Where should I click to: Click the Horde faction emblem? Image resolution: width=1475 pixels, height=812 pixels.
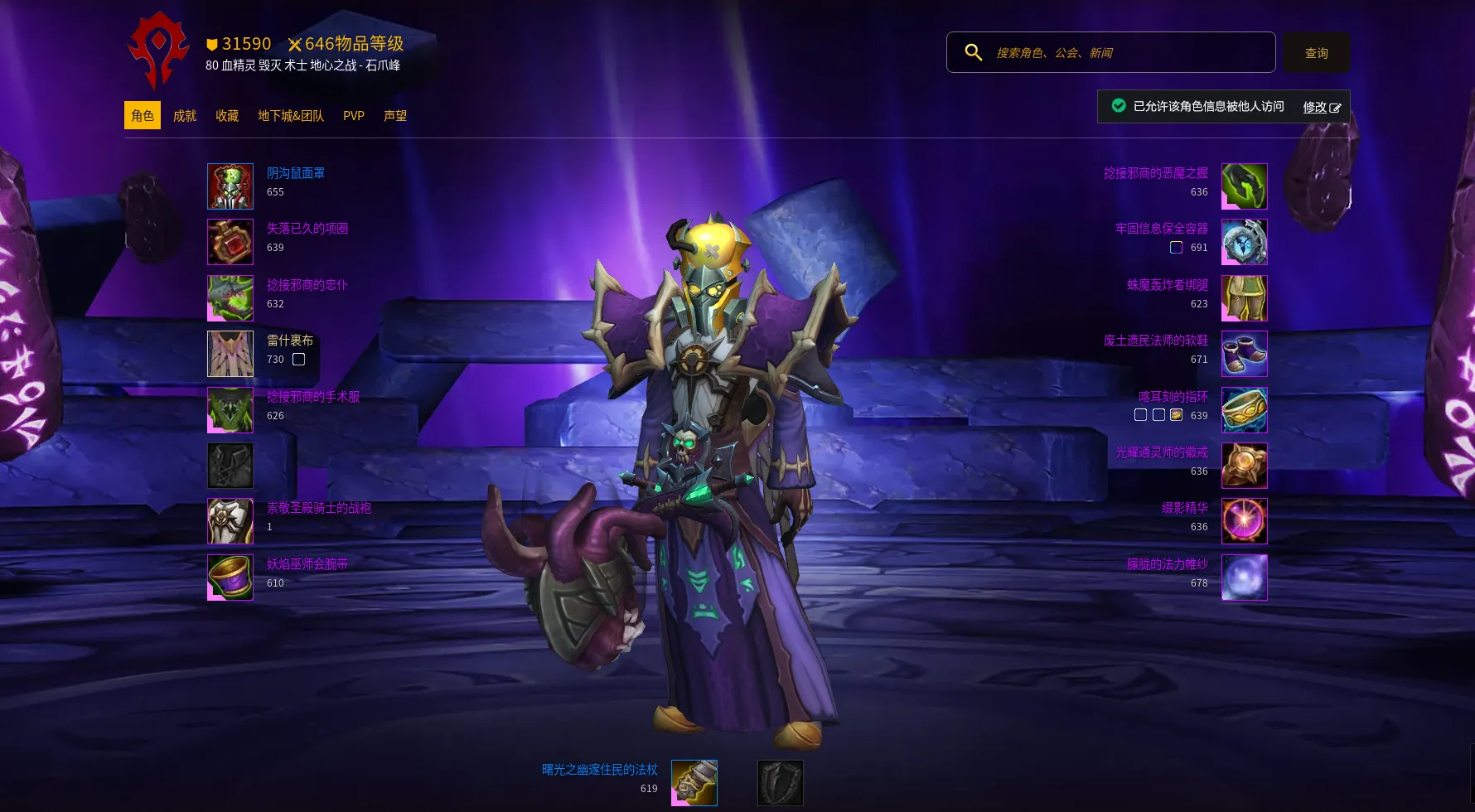click(158, 50)
